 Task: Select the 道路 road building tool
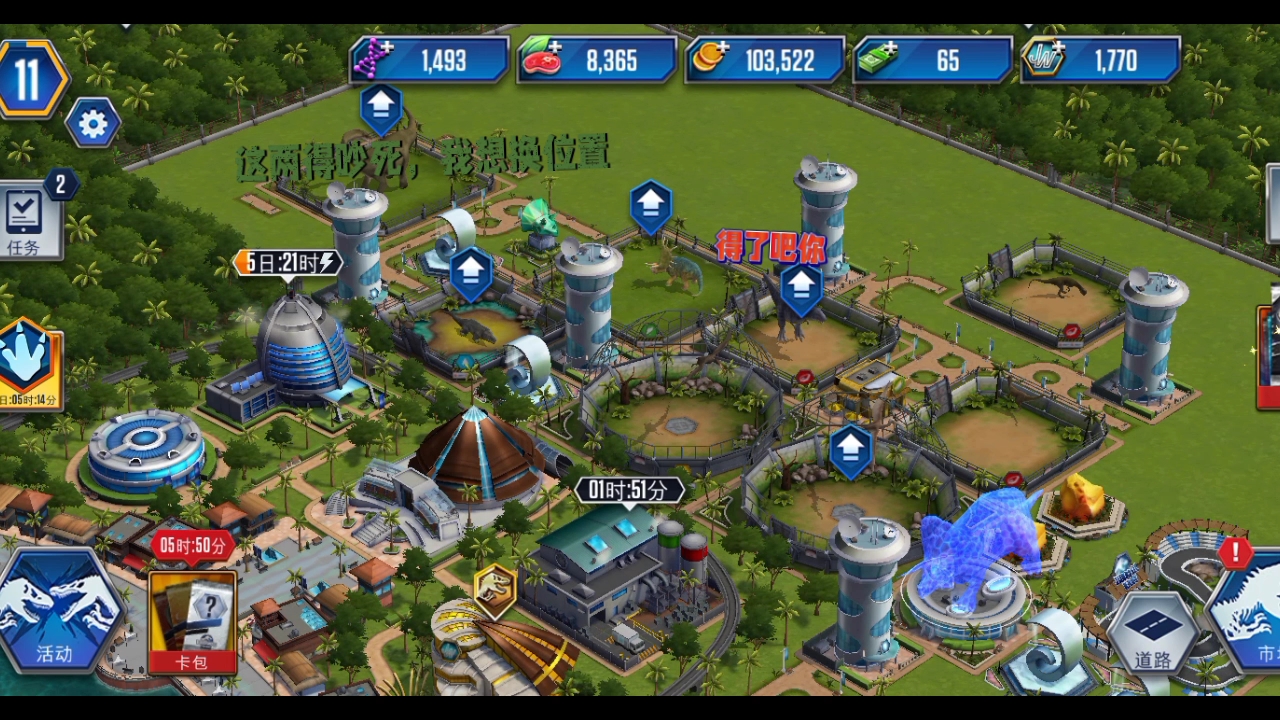click(x=1151, y=632)
